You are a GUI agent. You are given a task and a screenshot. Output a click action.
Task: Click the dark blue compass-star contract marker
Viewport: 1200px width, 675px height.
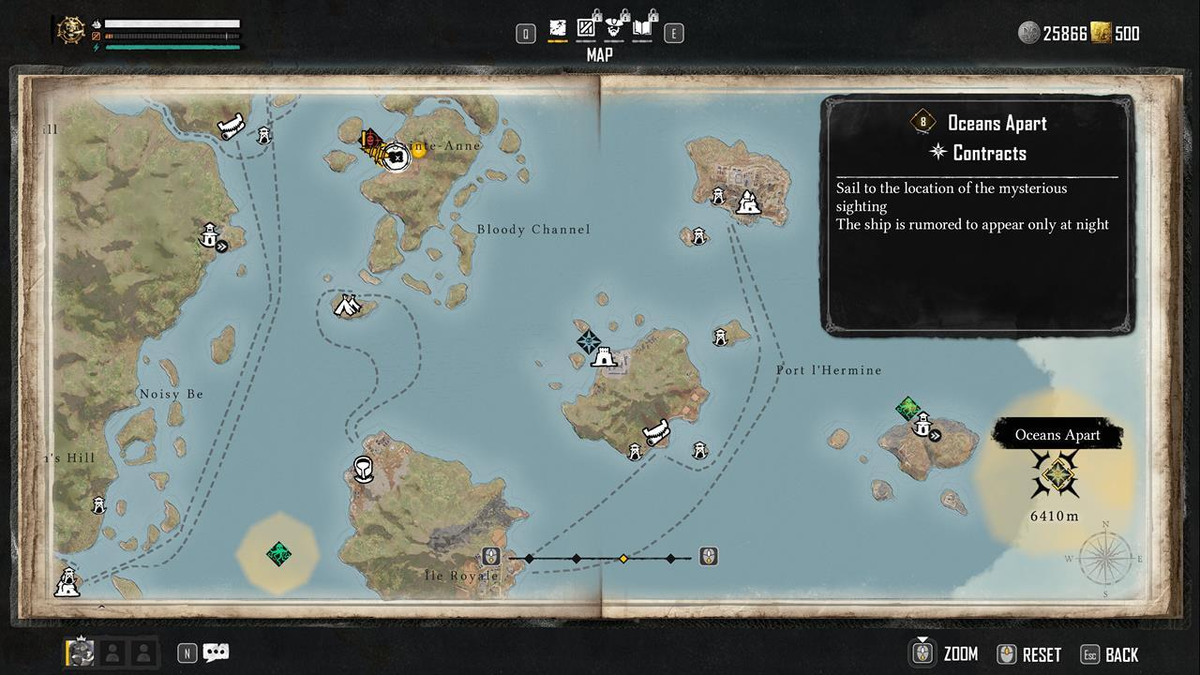pyautogui.click(x=586, y=341)
